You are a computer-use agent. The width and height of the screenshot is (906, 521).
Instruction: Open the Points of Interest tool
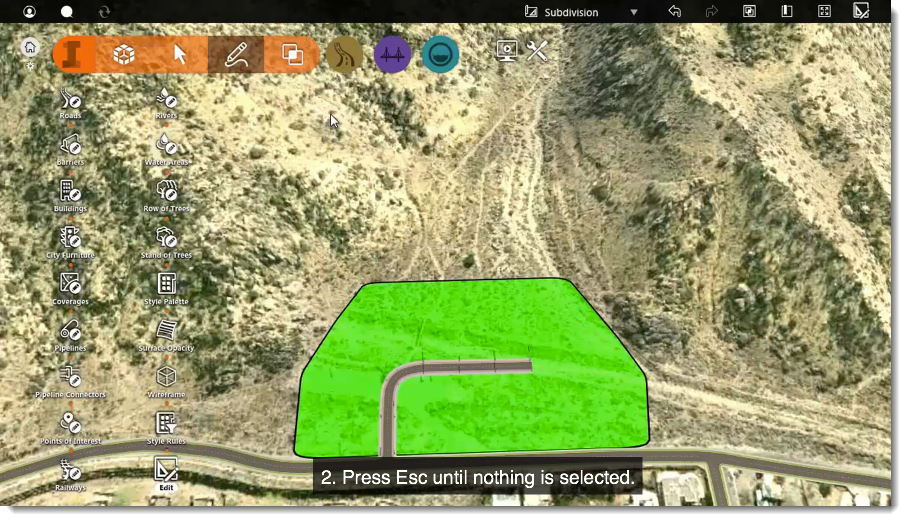(x=70, y=424)
